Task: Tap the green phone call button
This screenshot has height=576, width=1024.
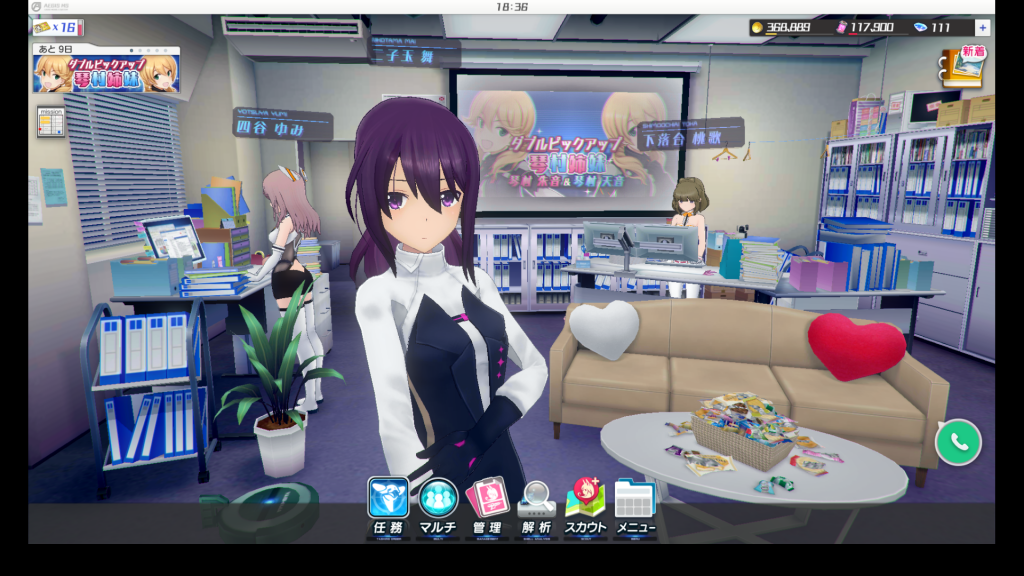Action: point(958,440)
